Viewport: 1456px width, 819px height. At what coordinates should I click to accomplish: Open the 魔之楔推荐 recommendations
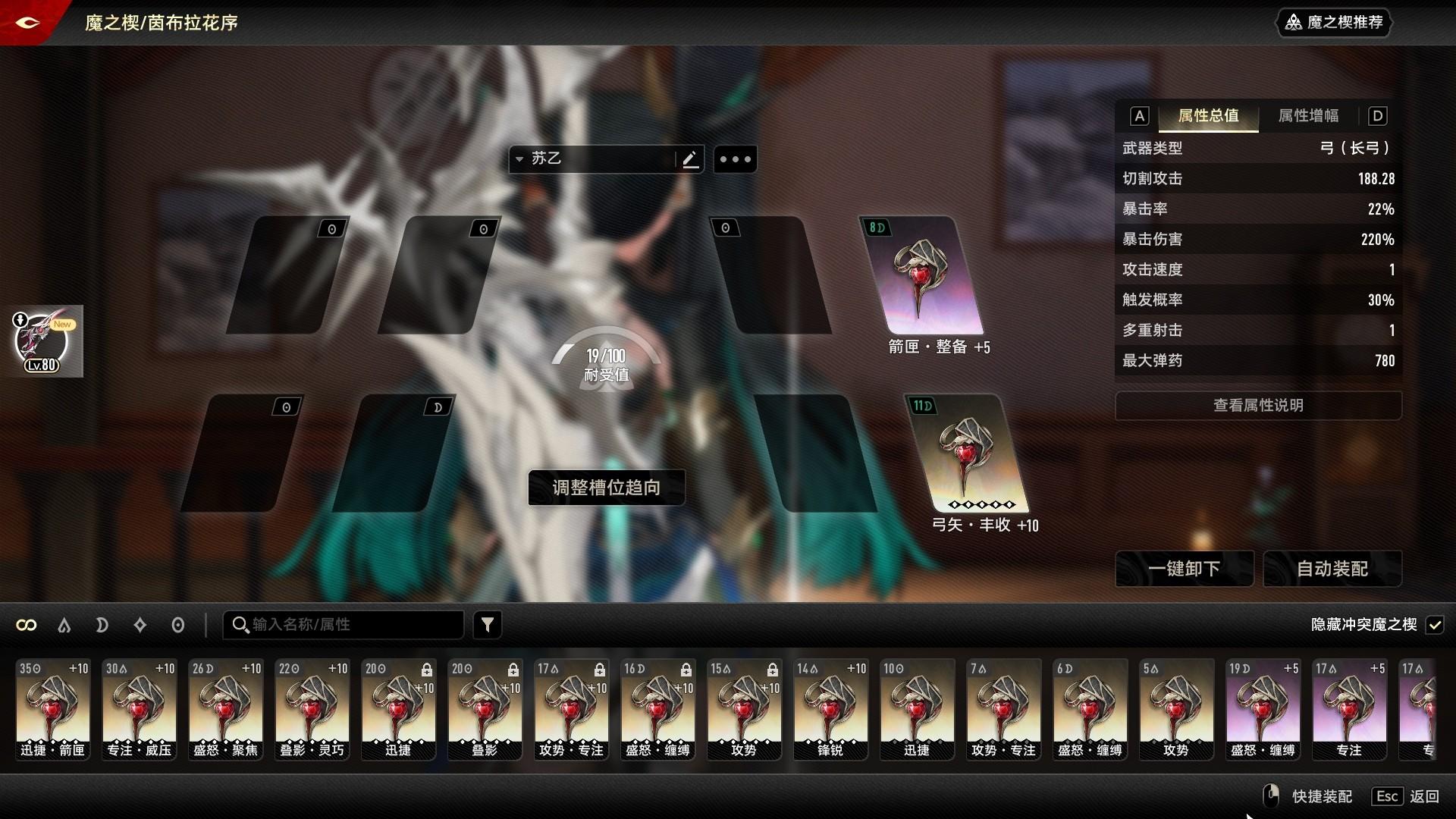[1335, 23]
